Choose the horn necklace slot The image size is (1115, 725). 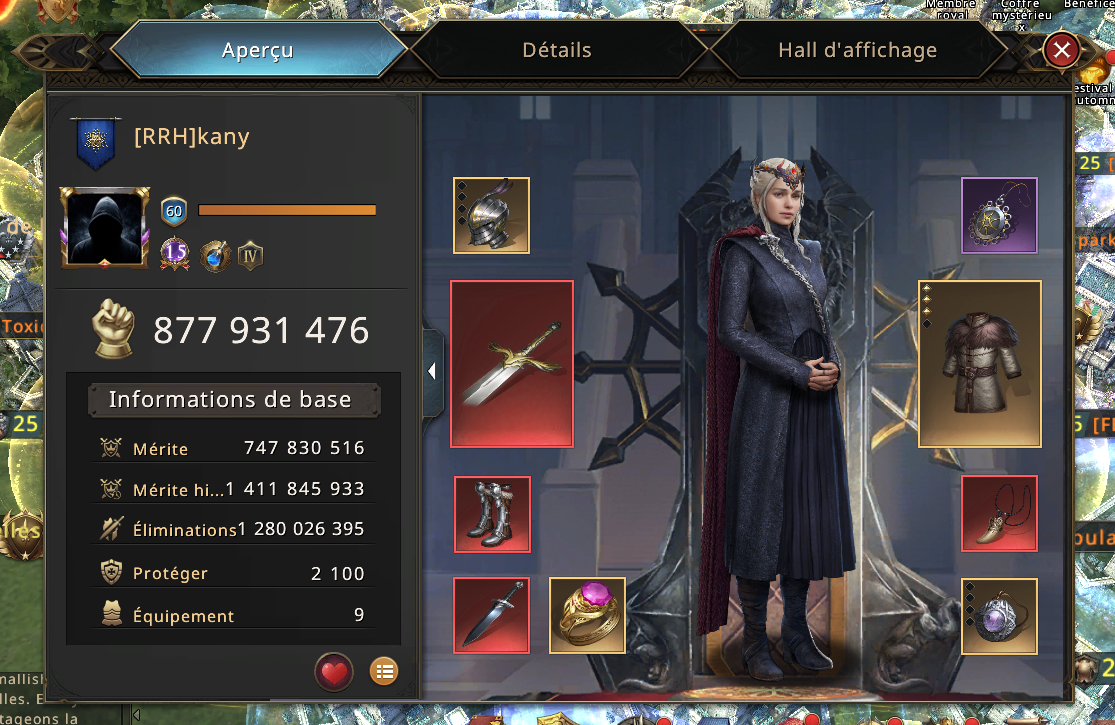[999, 514]
